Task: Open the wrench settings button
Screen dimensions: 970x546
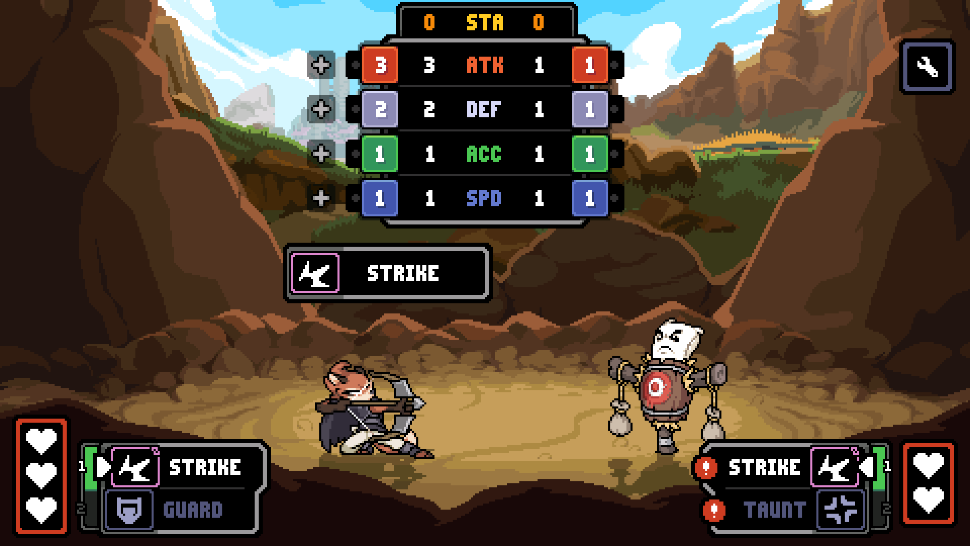Action: (x=928, y=67)
